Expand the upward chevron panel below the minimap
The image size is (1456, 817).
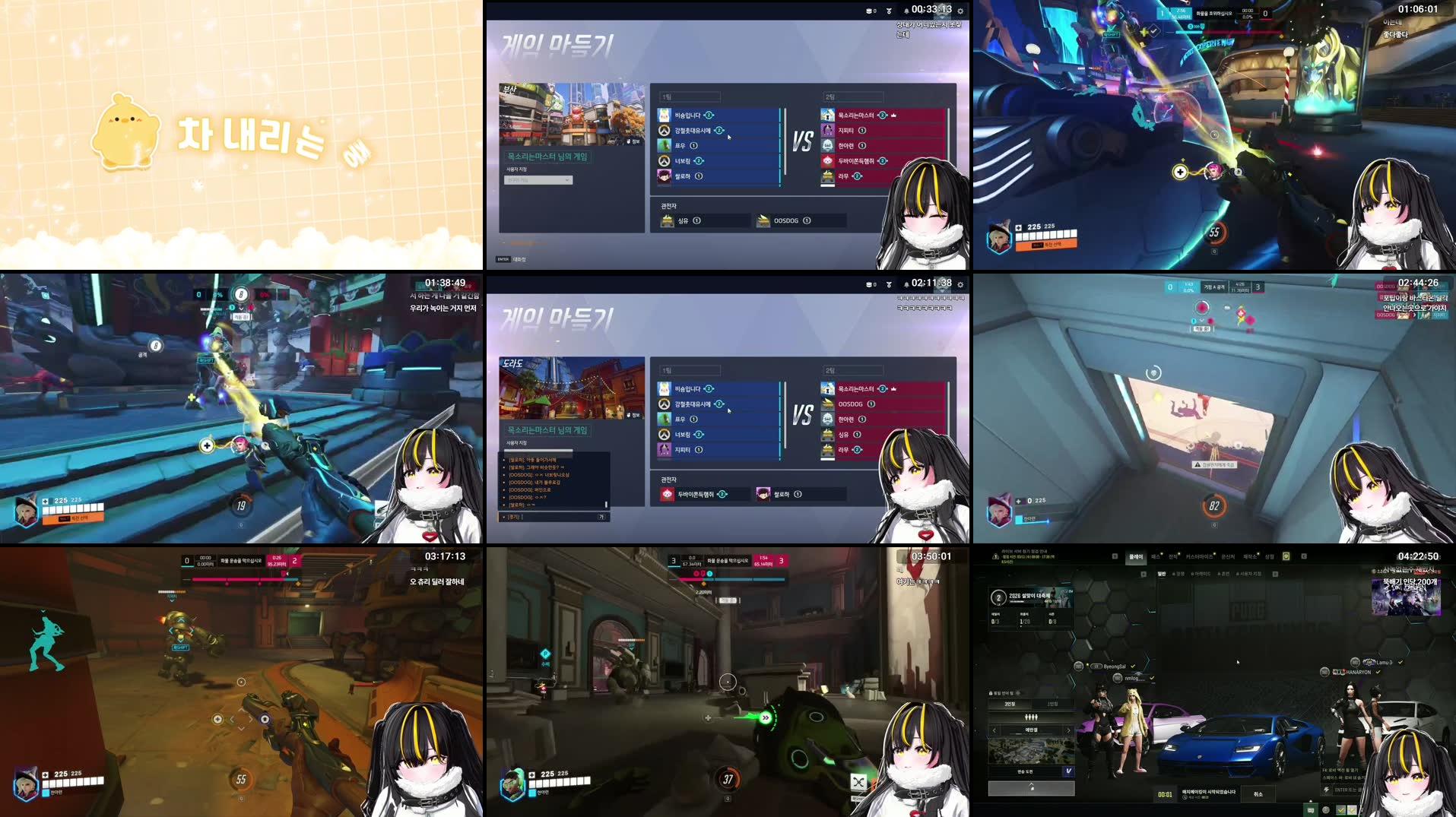[x=1031, y=787]
